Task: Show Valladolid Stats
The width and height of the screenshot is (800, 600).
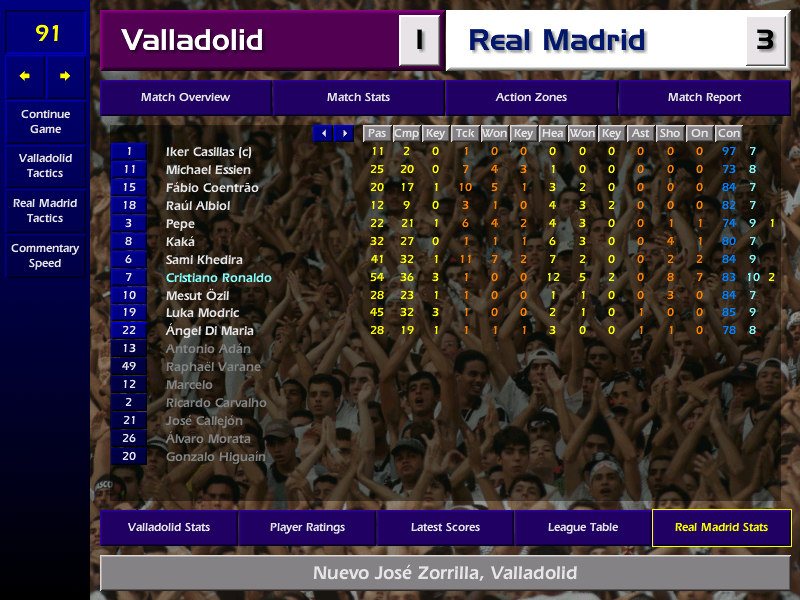Action: click(168, 528)
